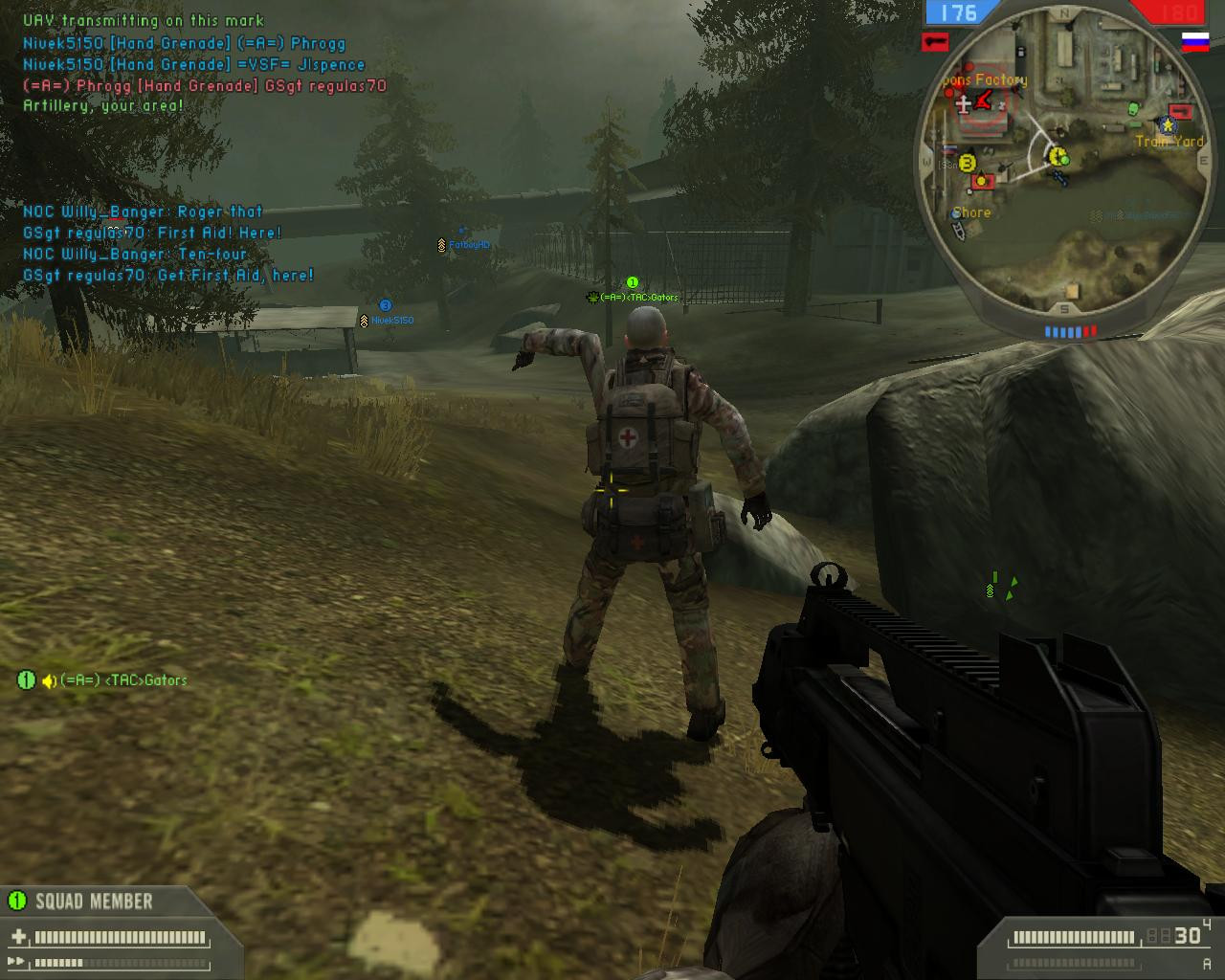Click the red weapon icon left of minimap

coord(935,41)
